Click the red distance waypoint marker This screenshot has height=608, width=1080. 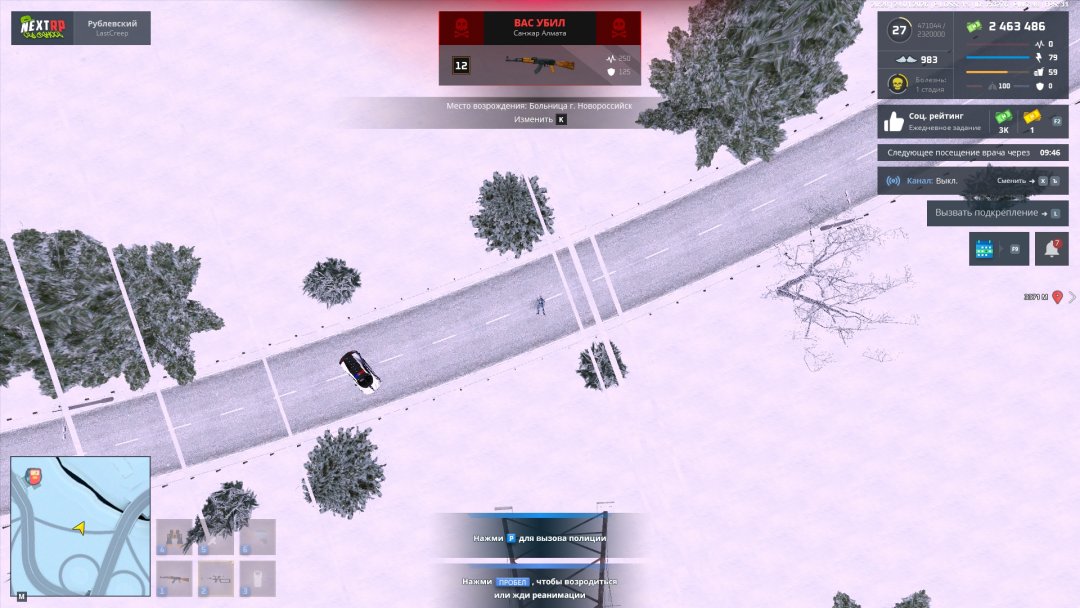pos(1057,297)
